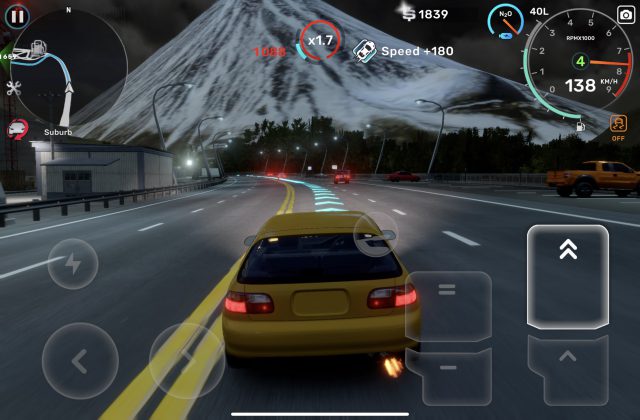Hit the double-chevron accelerator pedal
Viewport: 640px width, 420px height.
pyautogui.click(x=568, y=276)
